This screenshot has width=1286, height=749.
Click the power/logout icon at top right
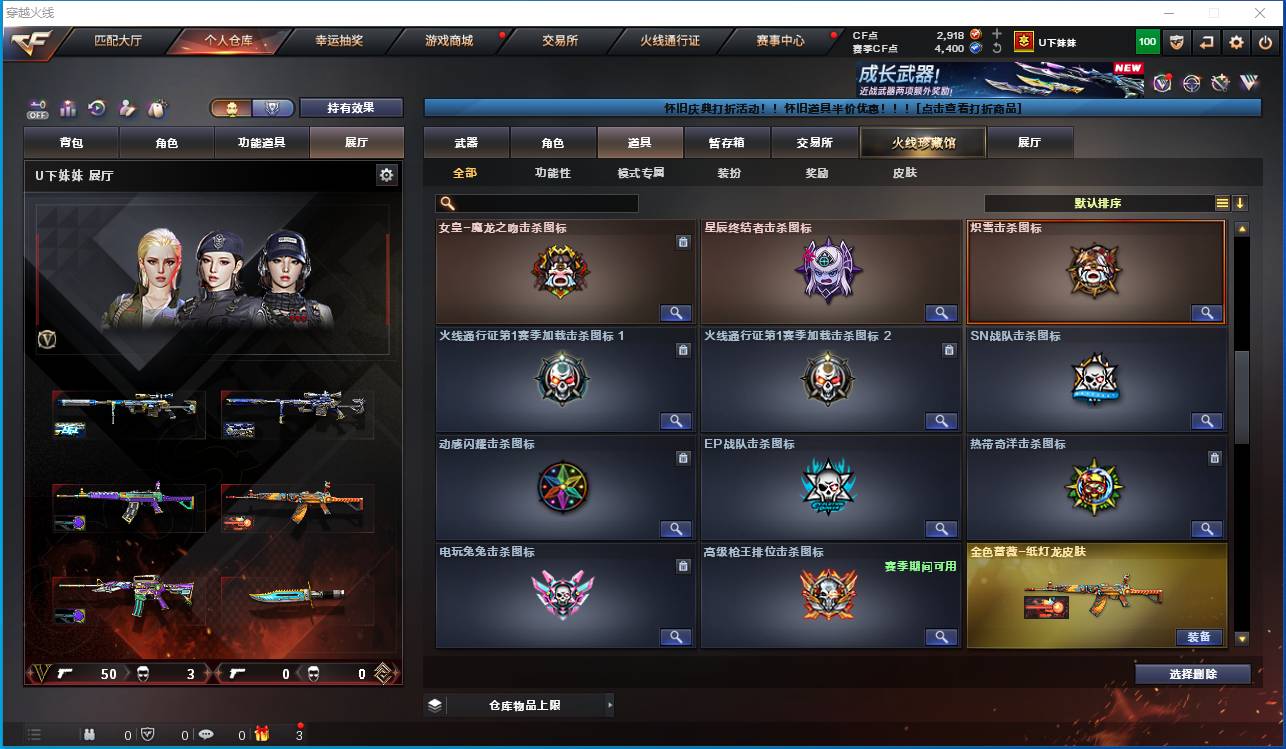tap(1264, 42)
